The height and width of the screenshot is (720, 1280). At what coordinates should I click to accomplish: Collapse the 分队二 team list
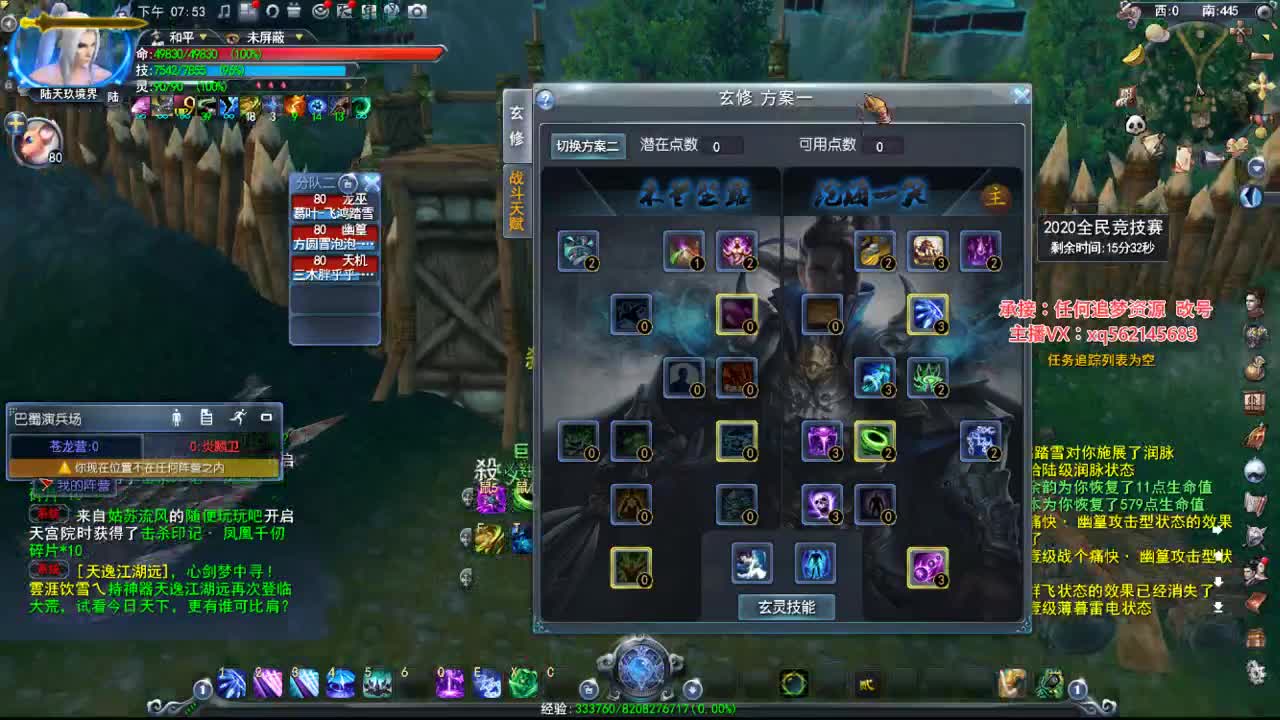pos(346,184)
